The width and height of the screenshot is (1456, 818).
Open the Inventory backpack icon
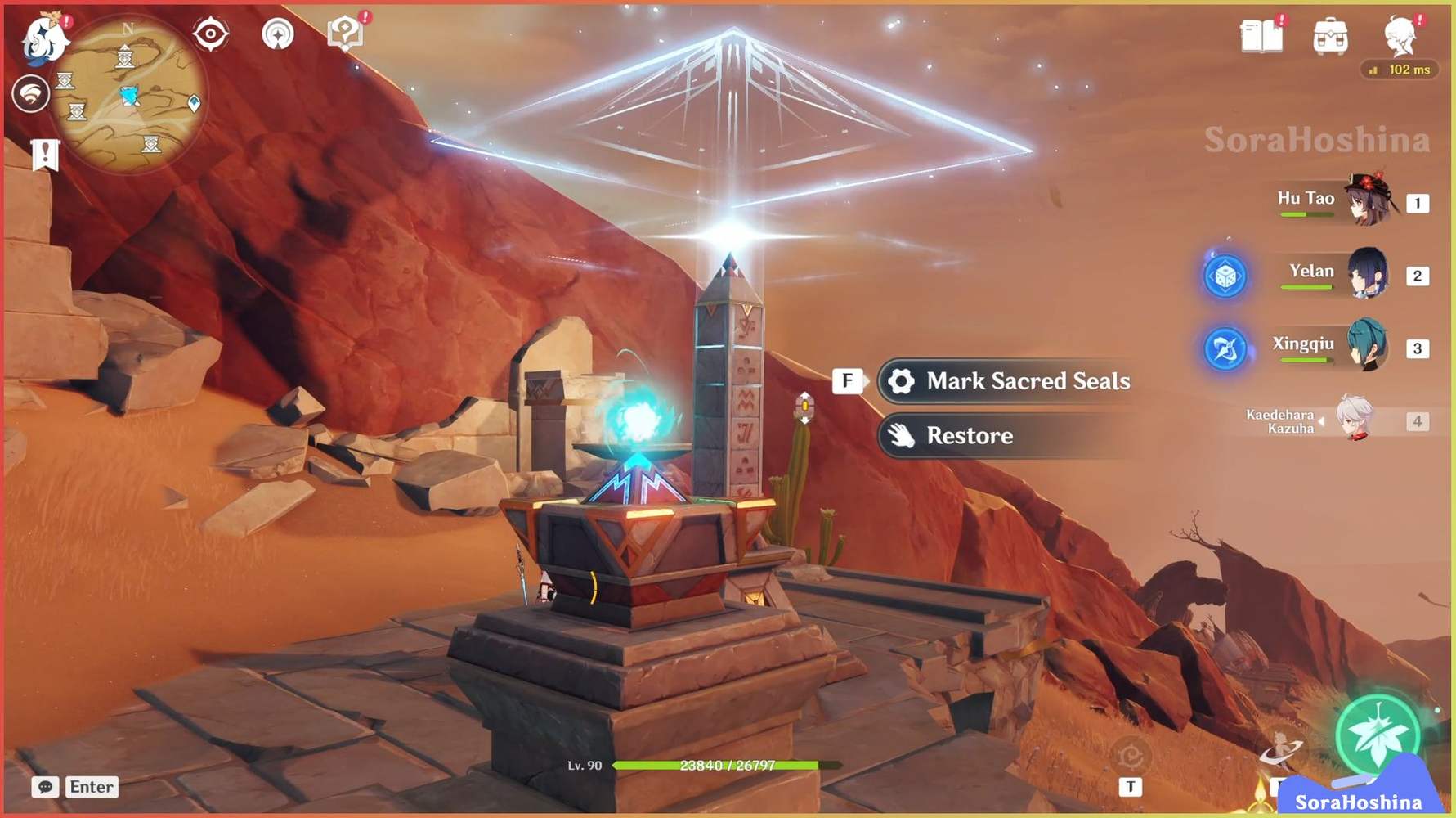1333,37
